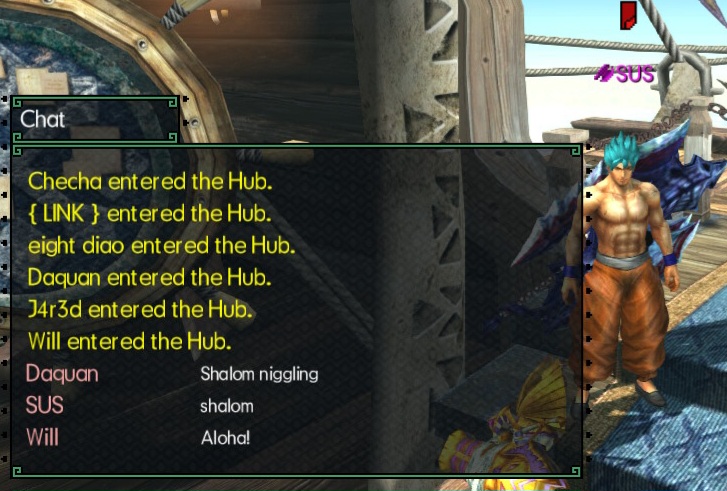Select SUS's "shalom" chat message
The height and width of the screenshot is (491, 727).
(227, 406)
